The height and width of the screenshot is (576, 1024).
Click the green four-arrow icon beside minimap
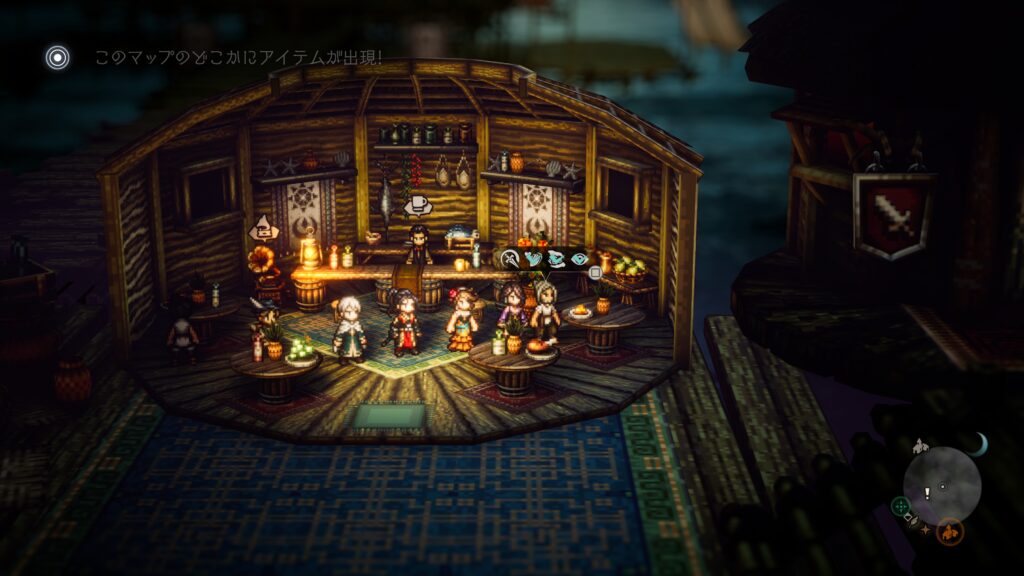(x=900, y=506)
